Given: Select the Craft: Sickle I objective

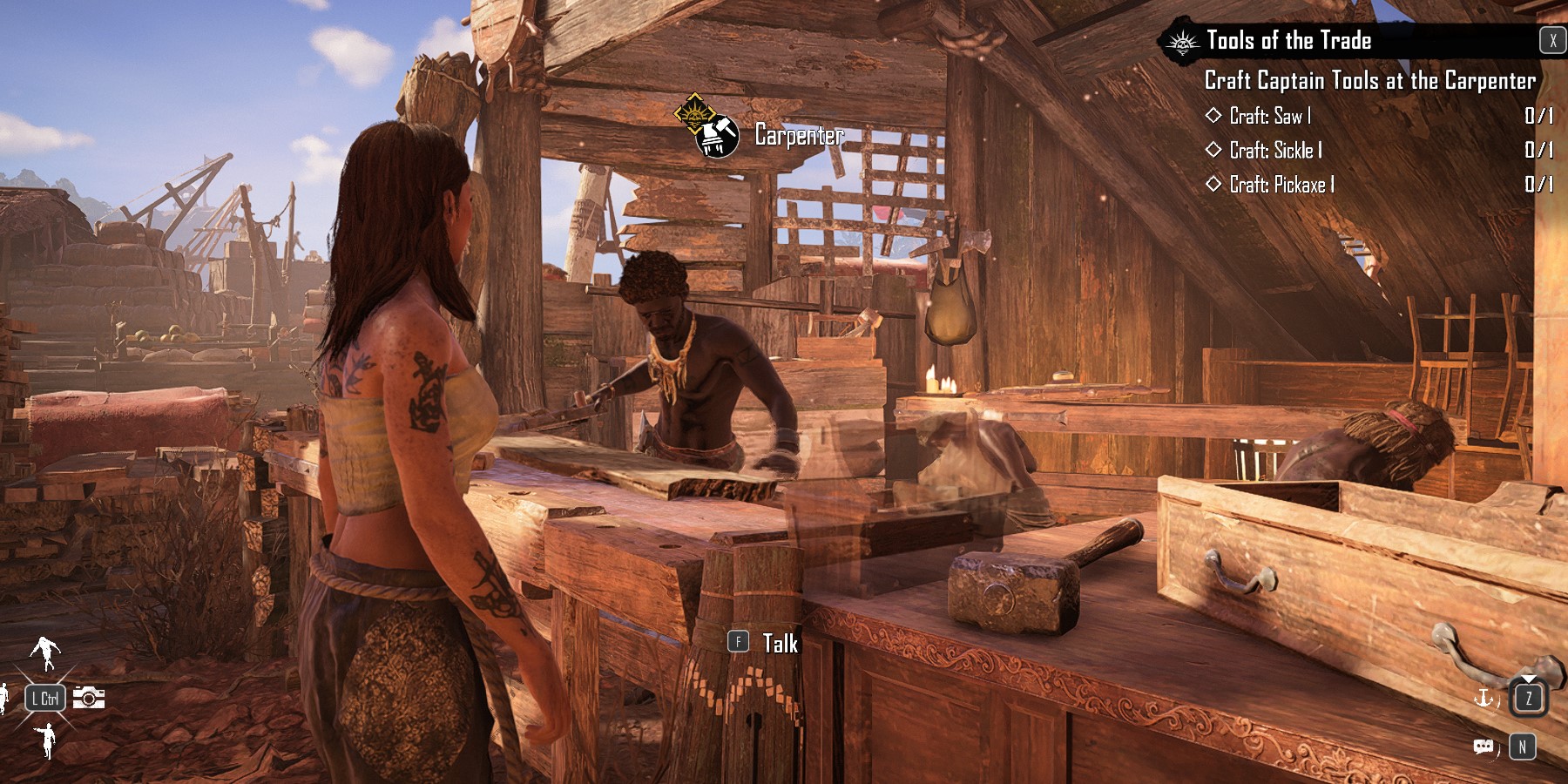Looking at the screenshot, I should (1275, 151).
